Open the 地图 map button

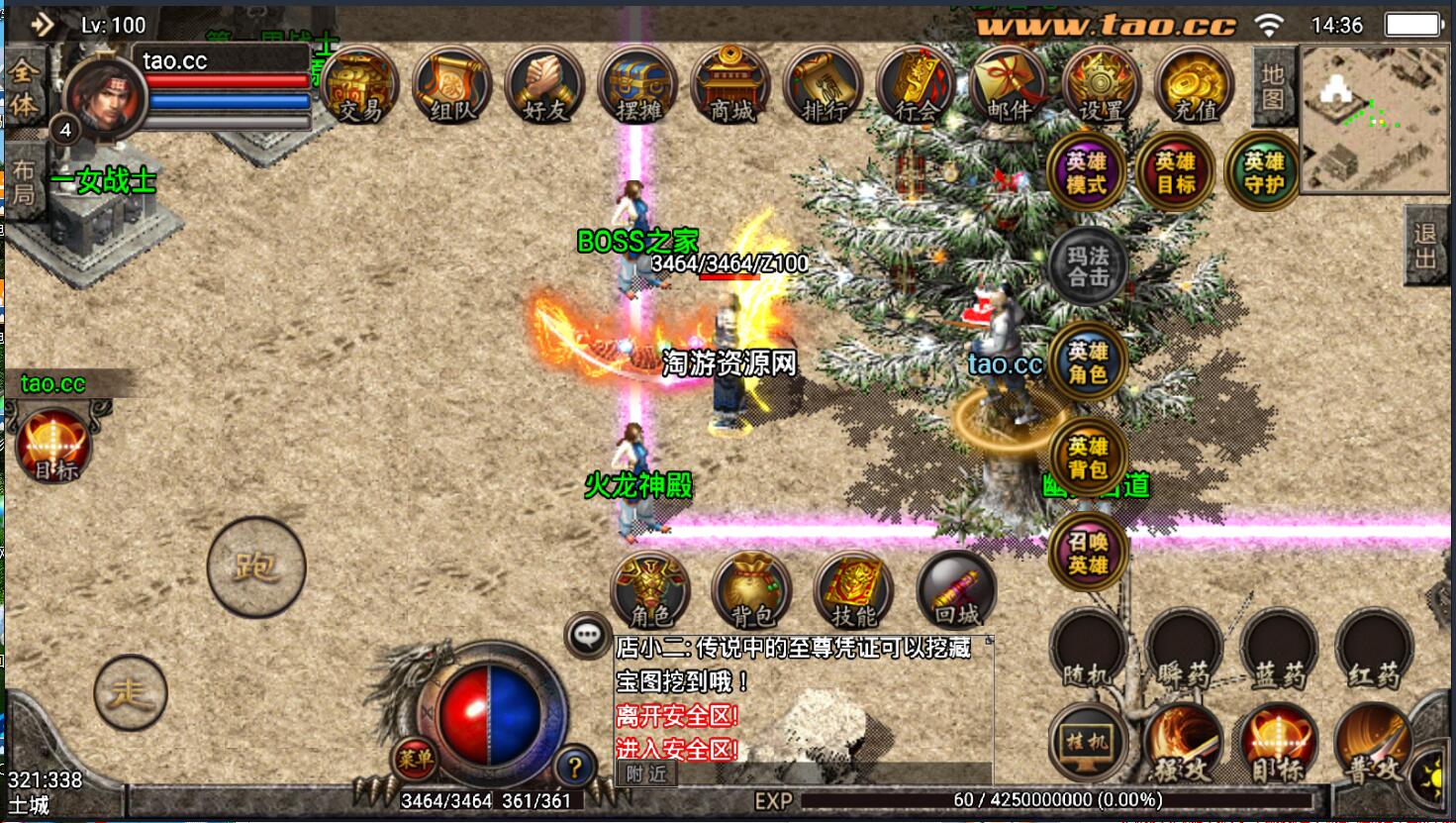click(1273, 86)
